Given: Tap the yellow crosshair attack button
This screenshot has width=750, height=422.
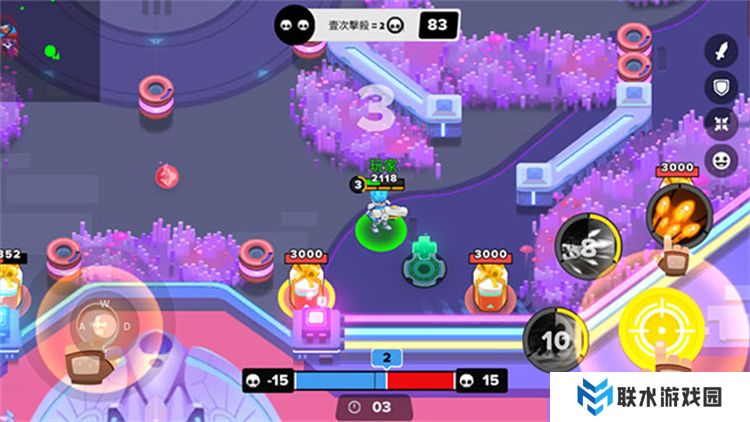Looking at the screenshot, I should [x=660, y=324].
